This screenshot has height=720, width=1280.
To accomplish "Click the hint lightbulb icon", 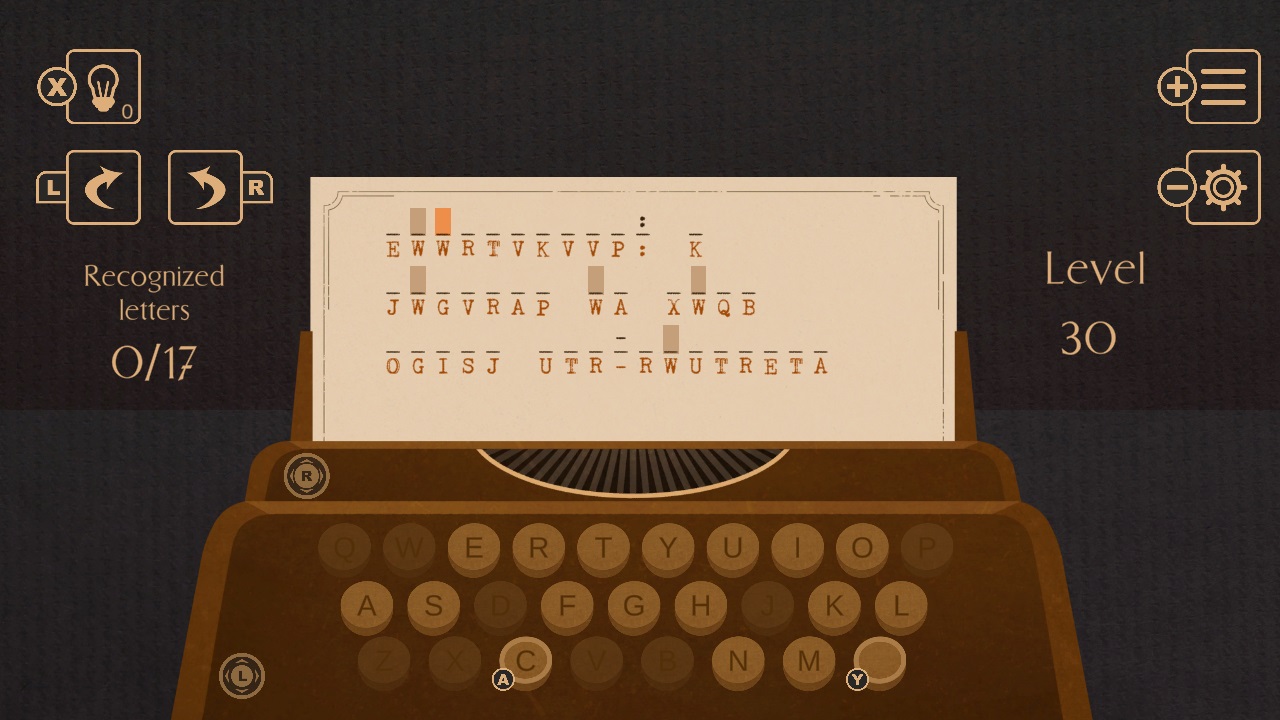I will click(103, 87).
